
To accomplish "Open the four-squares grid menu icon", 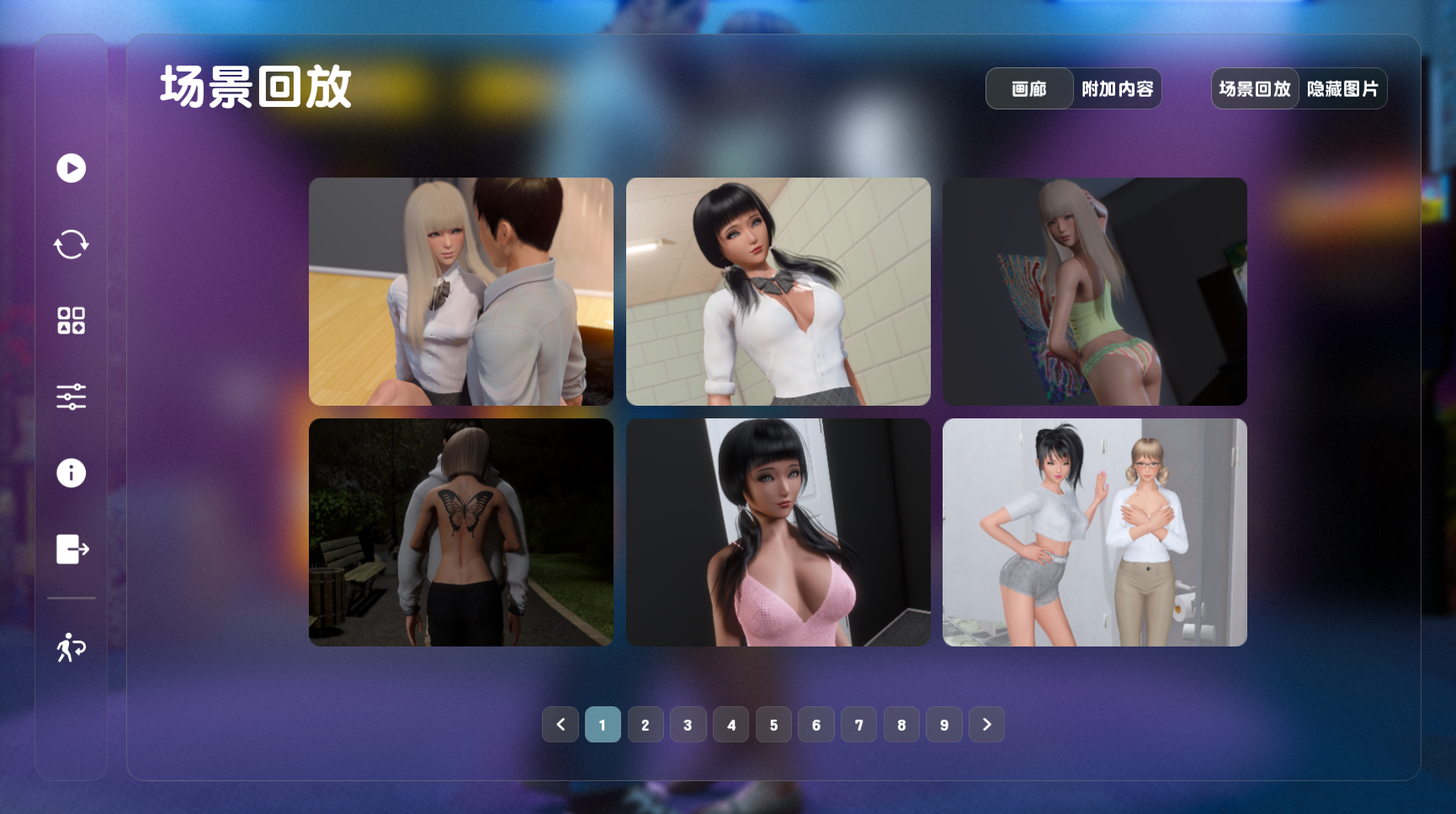I will click(72, 321).
